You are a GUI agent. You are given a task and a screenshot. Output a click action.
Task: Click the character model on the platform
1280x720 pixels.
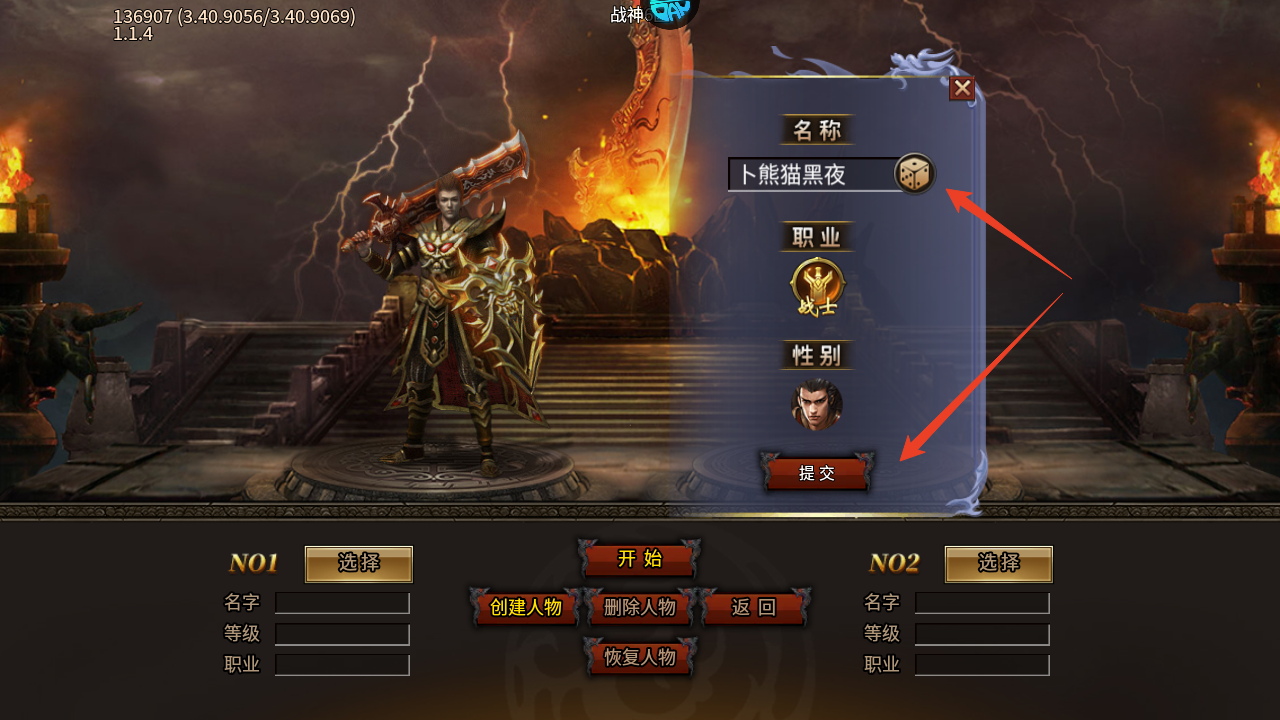point(440,320)
